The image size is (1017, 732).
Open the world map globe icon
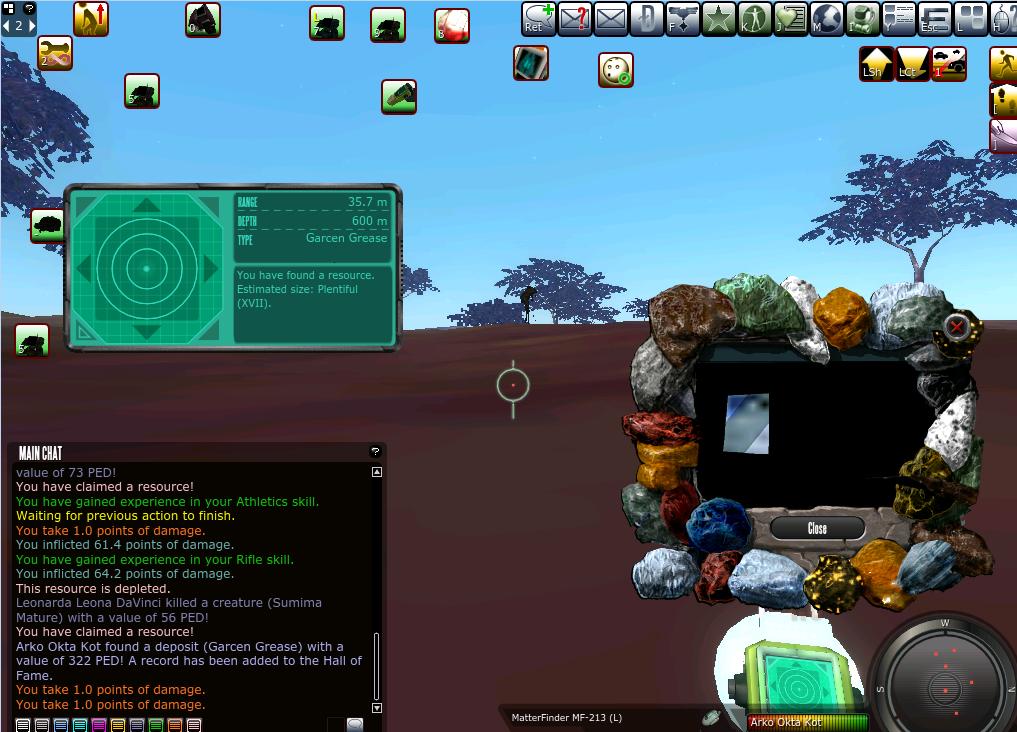(x=827, y=19)
